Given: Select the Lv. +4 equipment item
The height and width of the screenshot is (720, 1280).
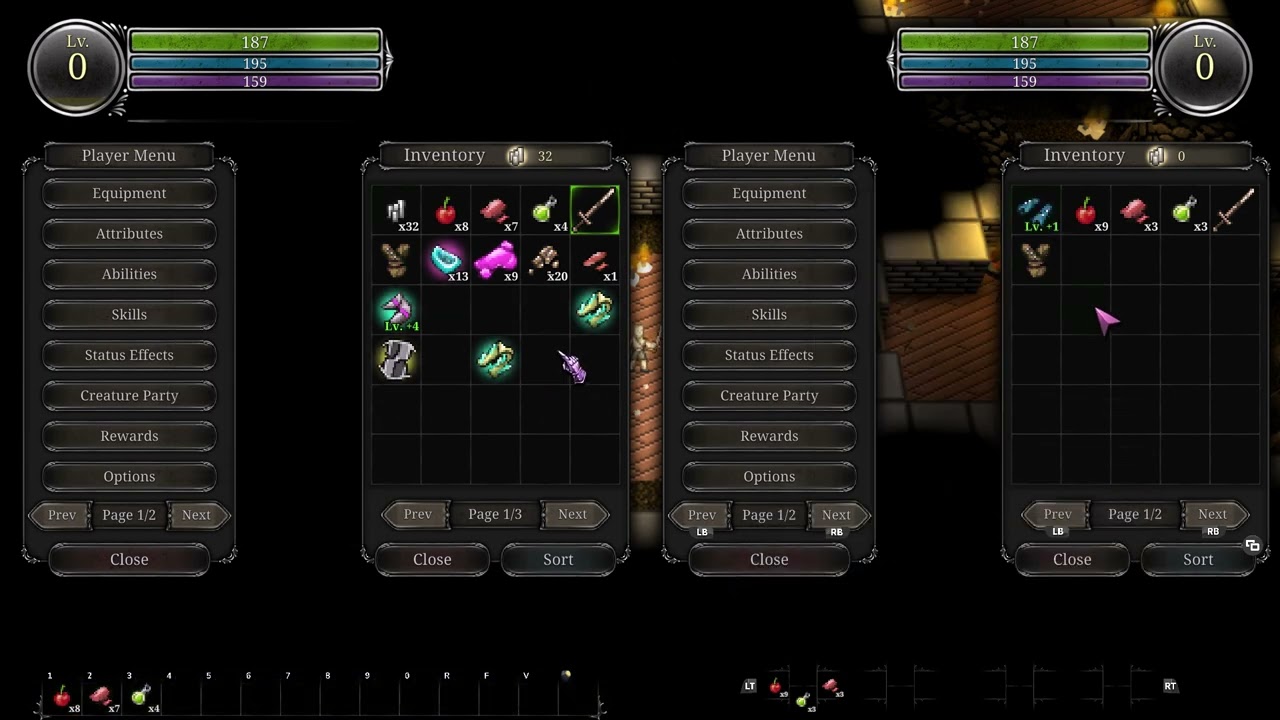Looking at the screenshot, I should click(x=396, y=310).
